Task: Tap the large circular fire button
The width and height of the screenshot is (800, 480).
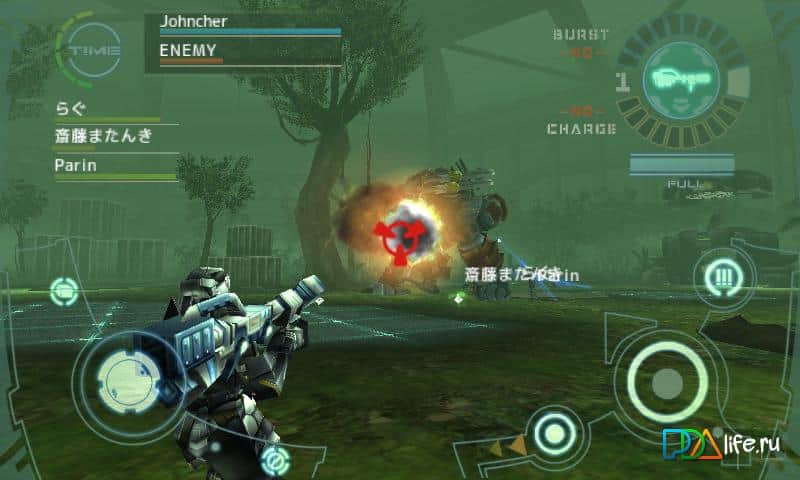Action: click(x=666, y=381)
